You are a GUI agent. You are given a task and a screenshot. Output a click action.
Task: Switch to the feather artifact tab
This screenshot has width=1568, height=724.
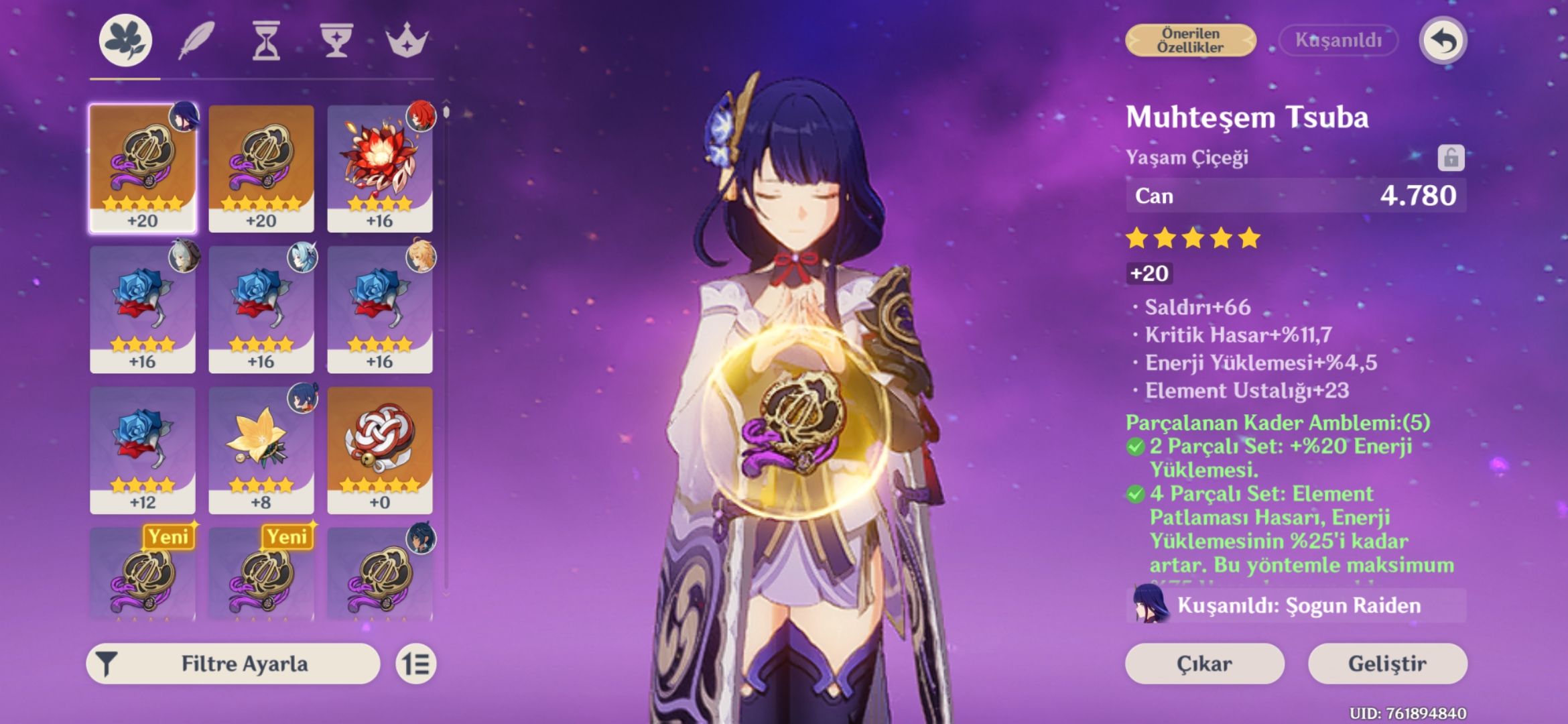(x=196, y=41)
